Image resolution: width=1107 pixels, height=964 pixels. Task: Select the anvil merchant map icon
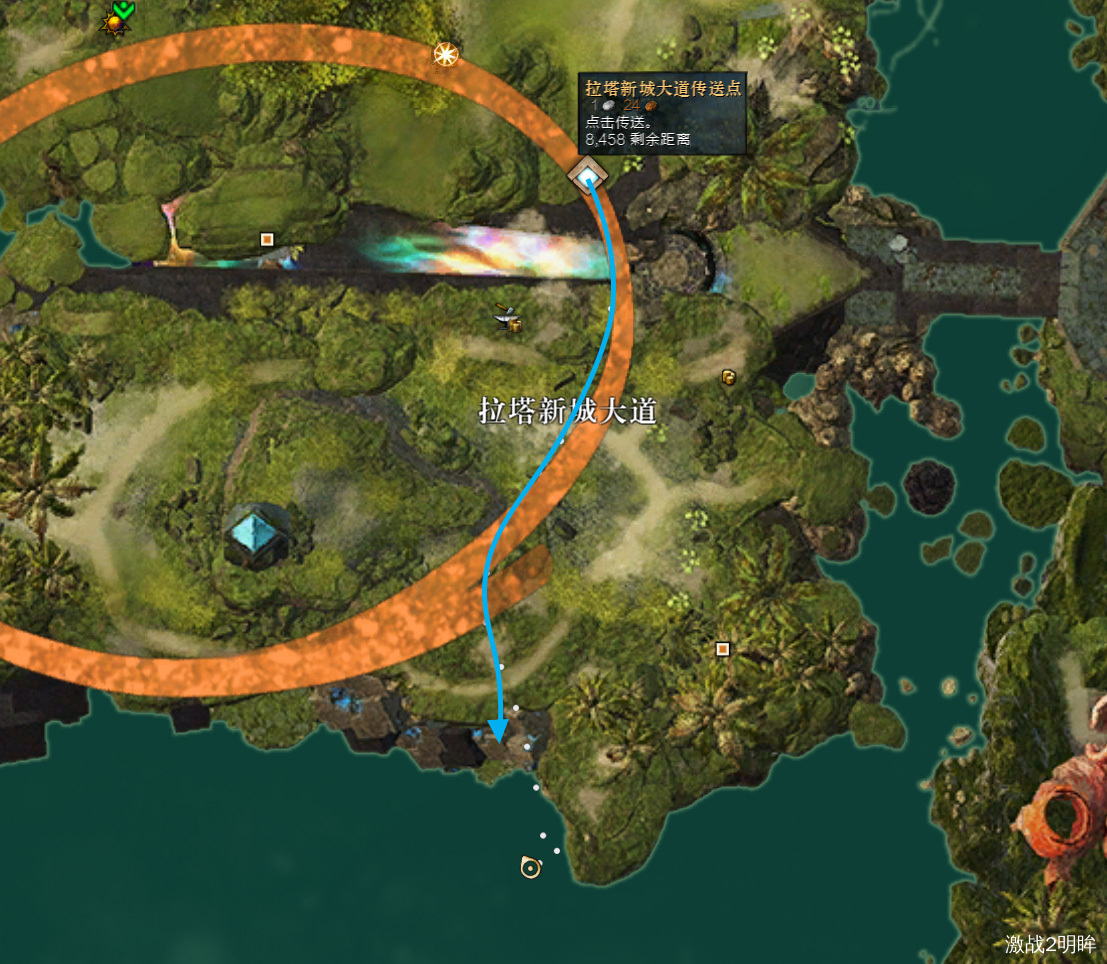click(x=508, y=318)
